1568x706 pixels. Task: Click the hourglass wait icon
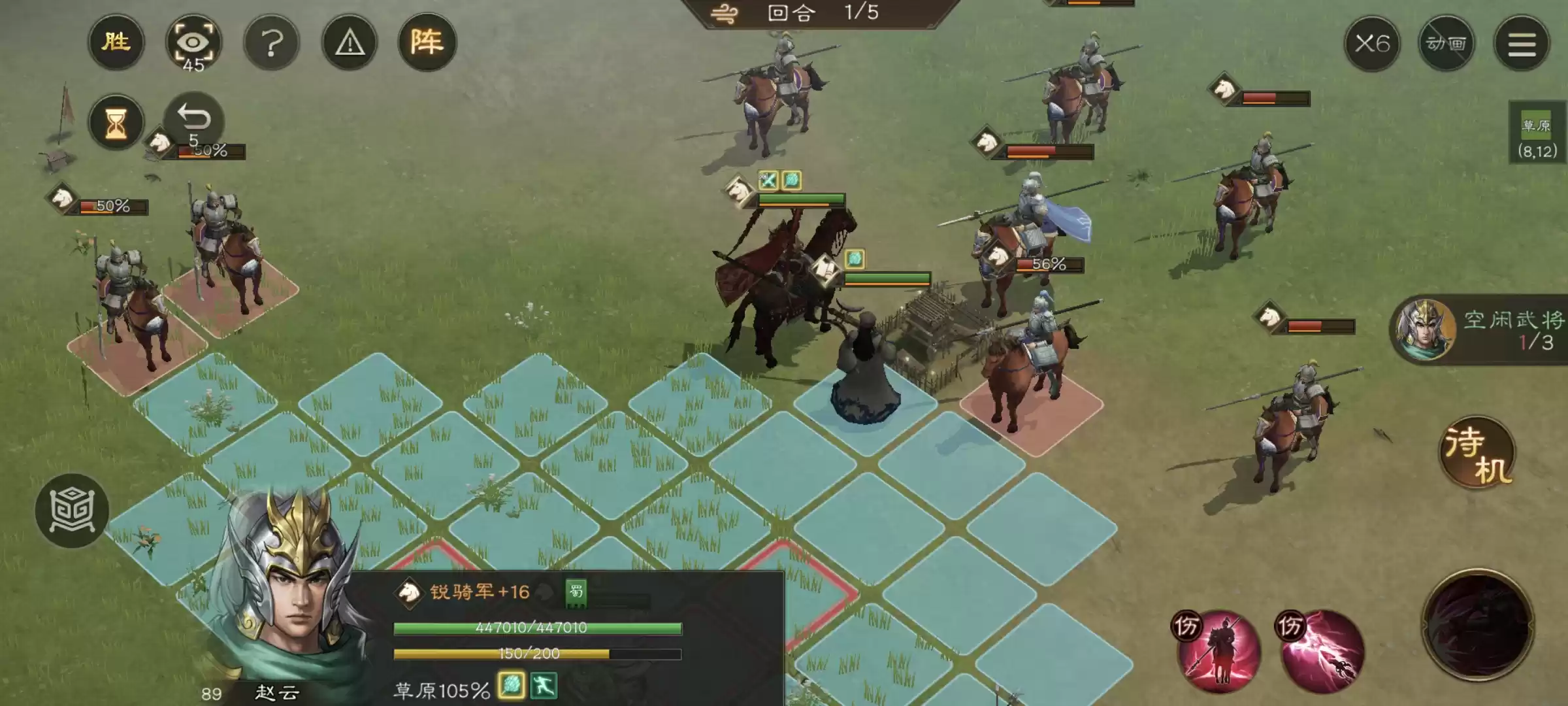pyautogui.click(x=116, y=121)
